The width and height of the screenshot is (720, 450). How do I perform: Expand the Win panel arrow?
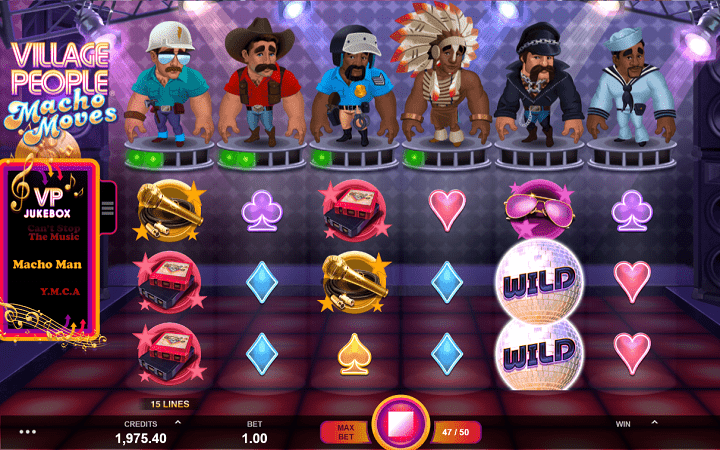[654, 423]
